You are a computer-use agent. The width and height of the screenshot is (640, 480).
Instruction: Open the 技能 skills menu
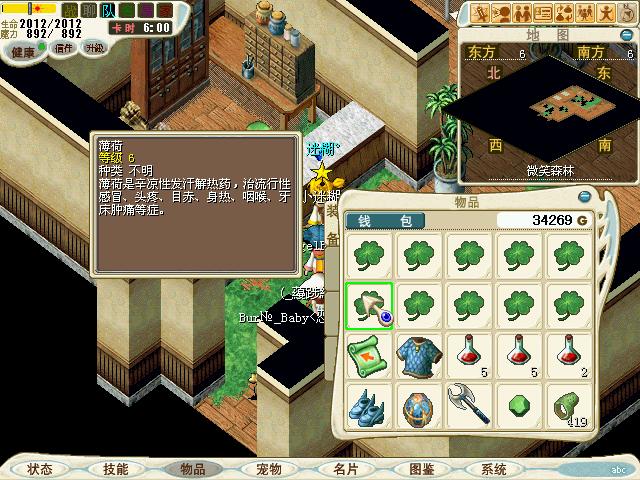tap(116, 468)
